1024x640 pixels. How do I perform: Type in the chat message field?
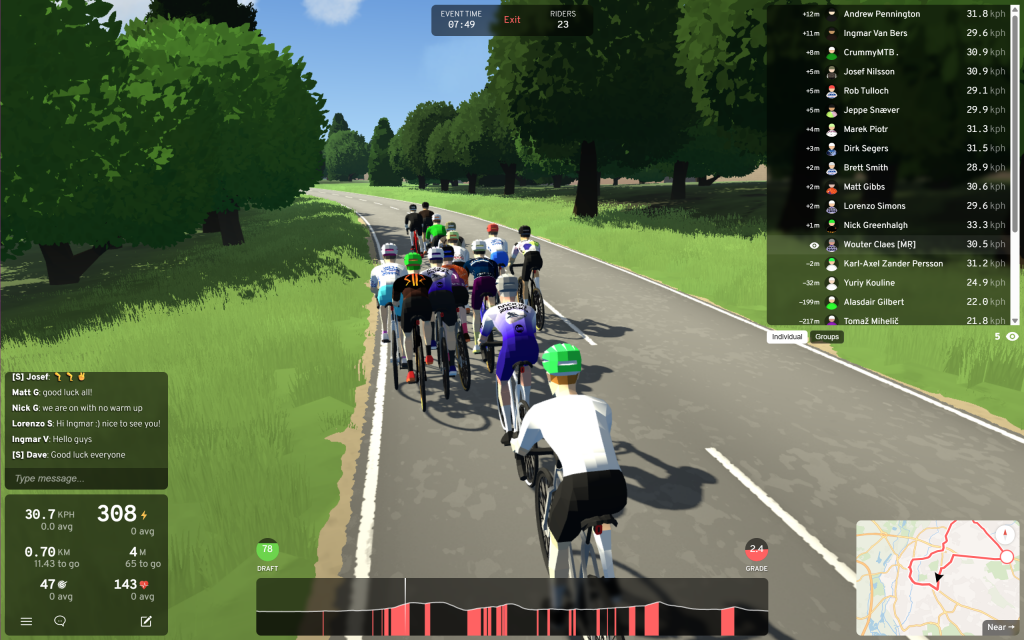[x=85, y=478]
